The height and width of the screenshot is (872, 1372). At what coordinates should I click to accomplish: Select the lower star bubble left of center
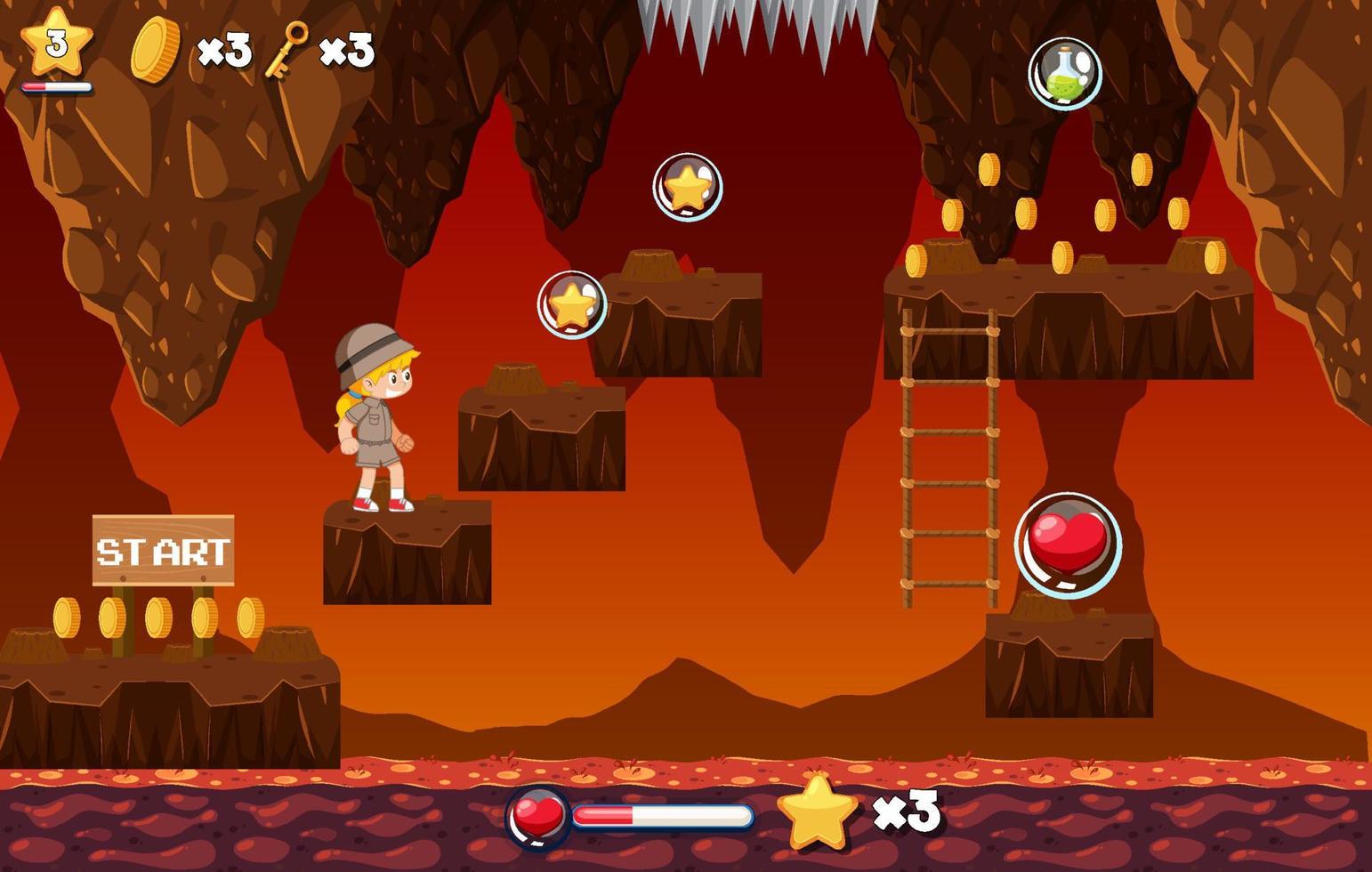(x=570, y=303)
